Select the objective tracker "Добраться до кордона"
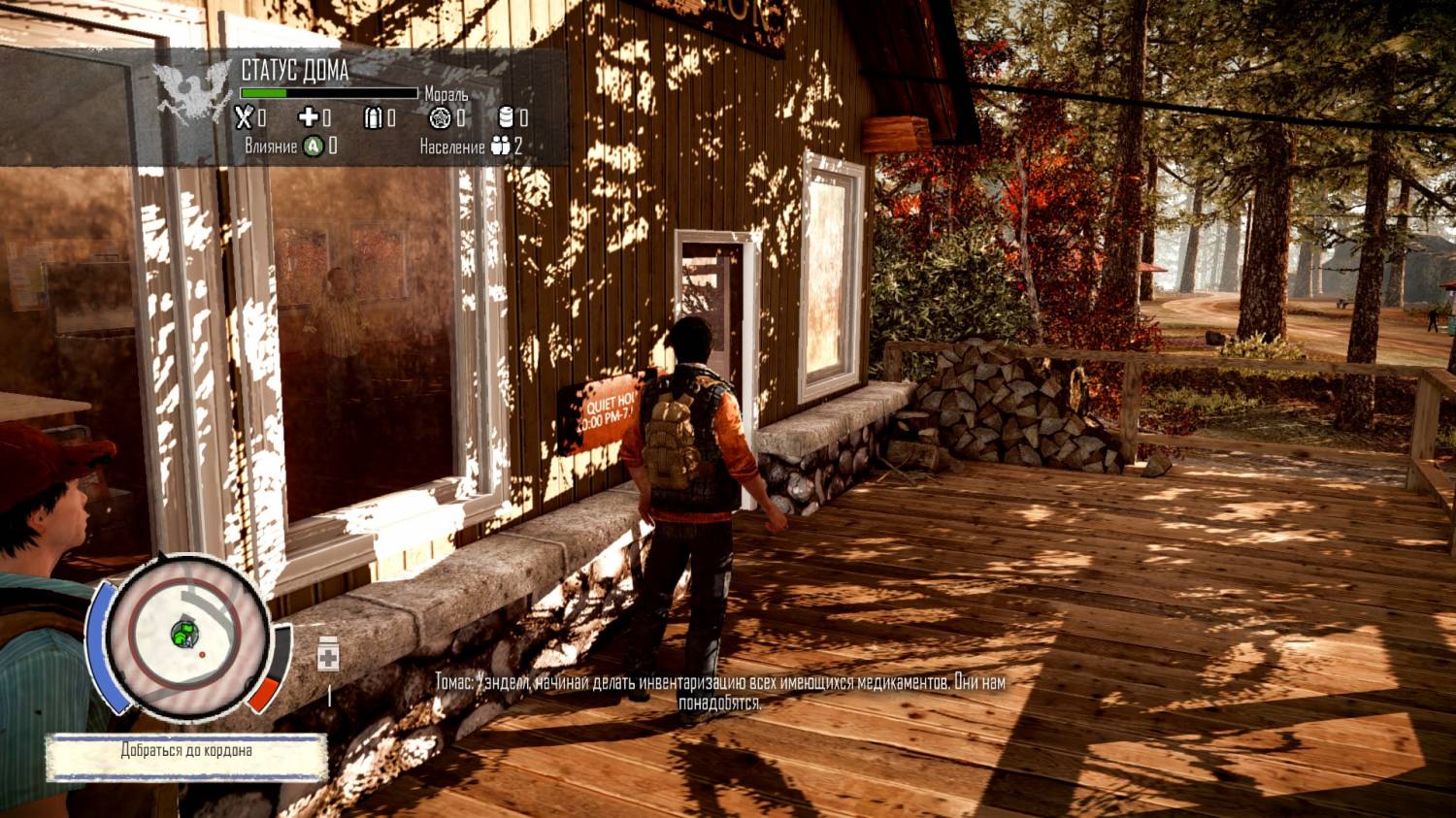Viewport: 1456px width, 818px height. [186, 751]
